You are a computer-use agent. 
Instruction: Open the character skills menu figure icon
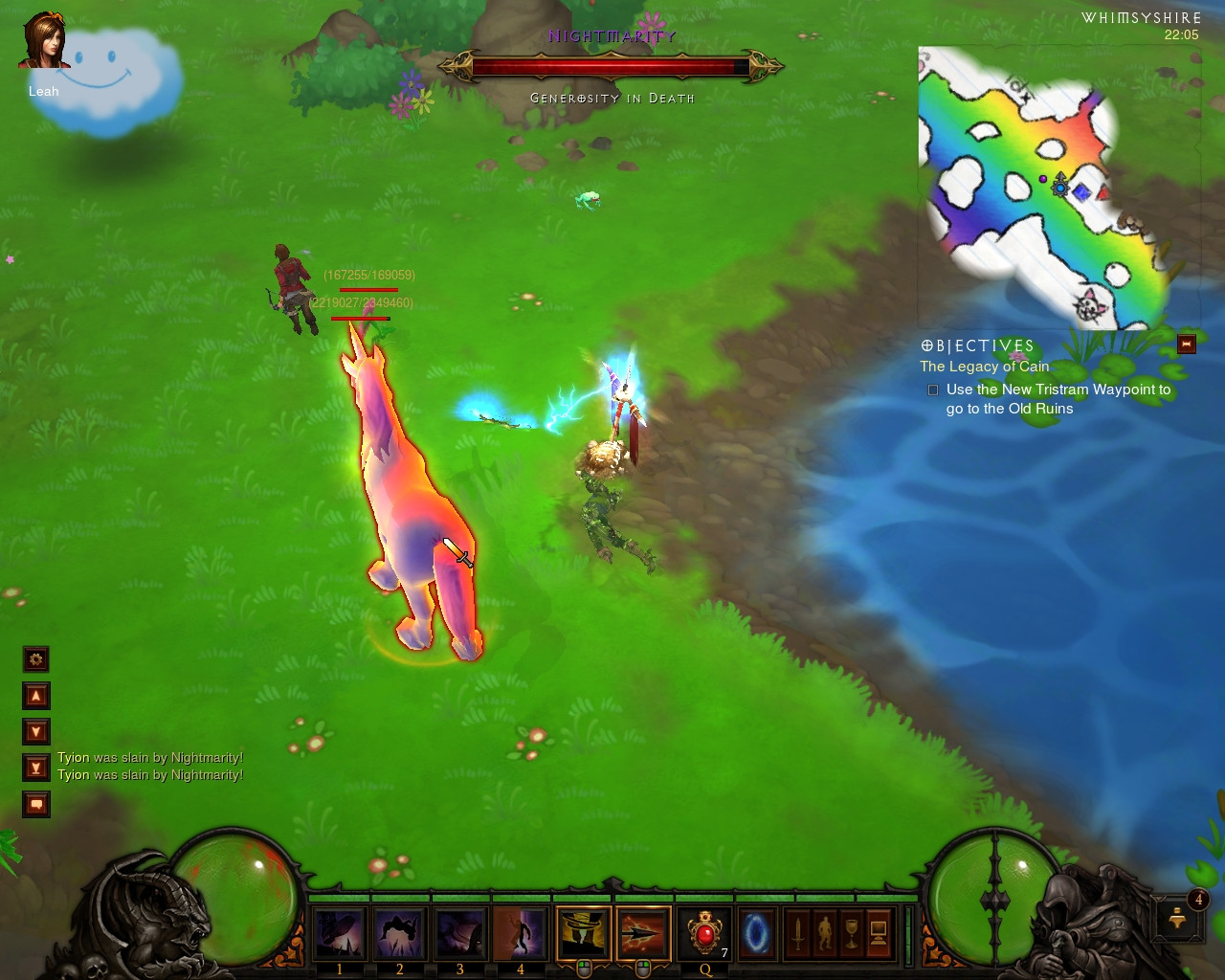pyautogui.click(x=824, y=933)
